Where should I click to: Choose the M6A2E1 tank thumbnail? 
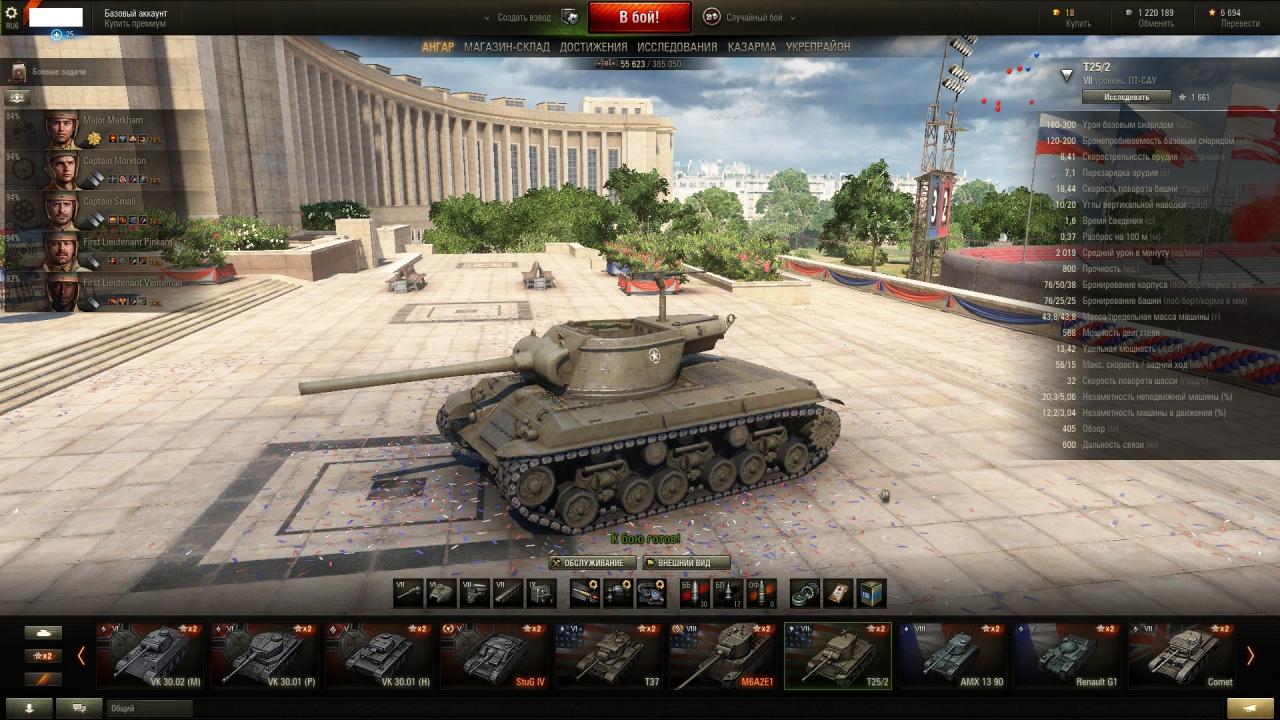point(722,656)
